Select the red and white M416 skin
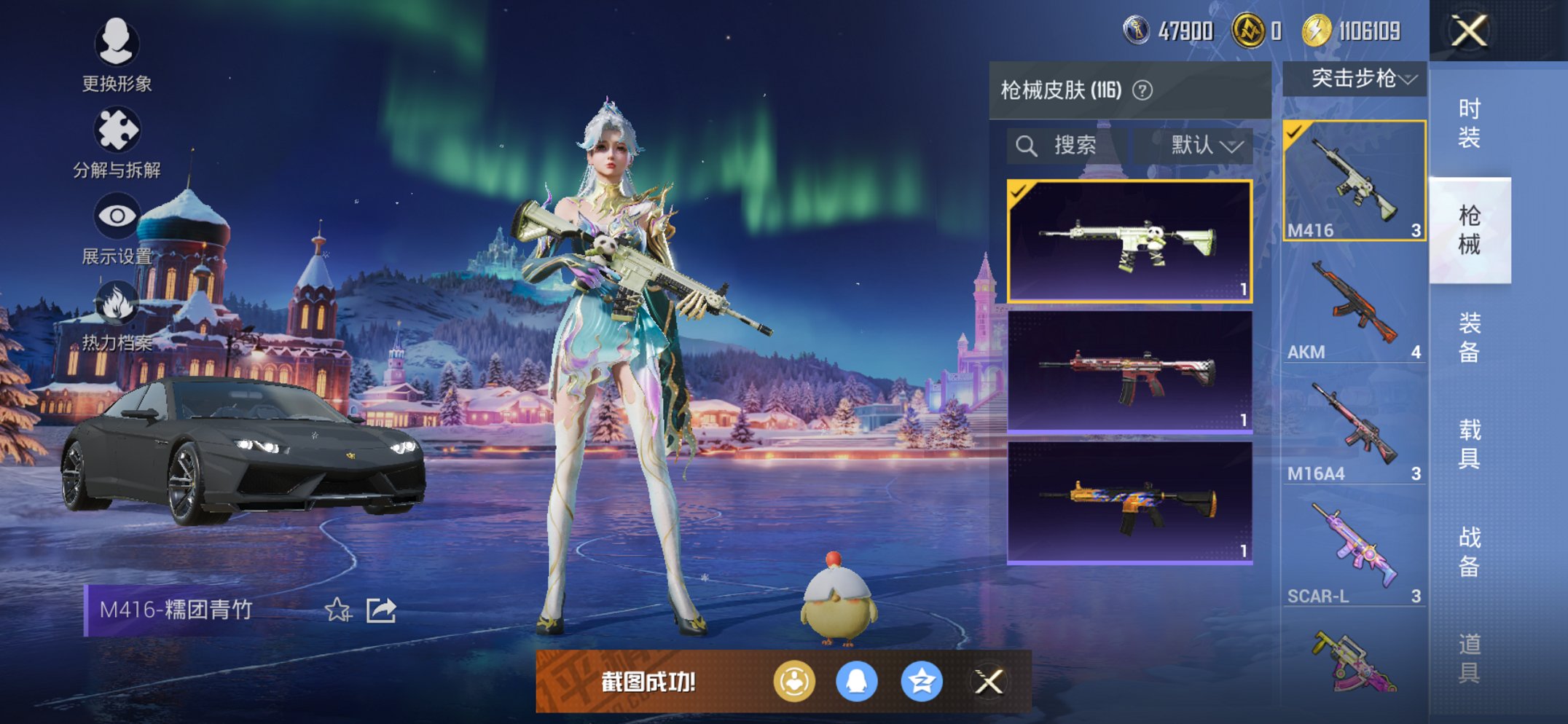The image size is (1568, 724). (x=1129, y=372)
